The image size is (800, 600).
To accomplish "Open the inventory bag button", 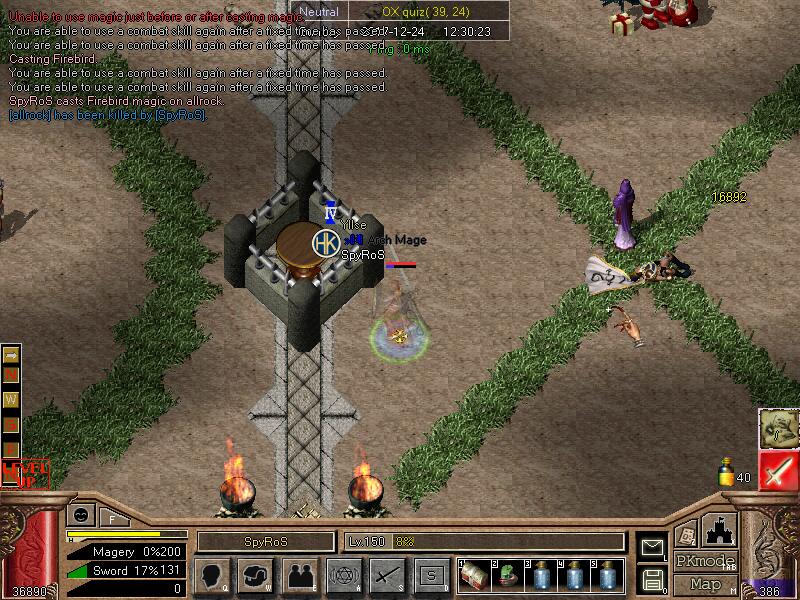I will coord(256,576).
